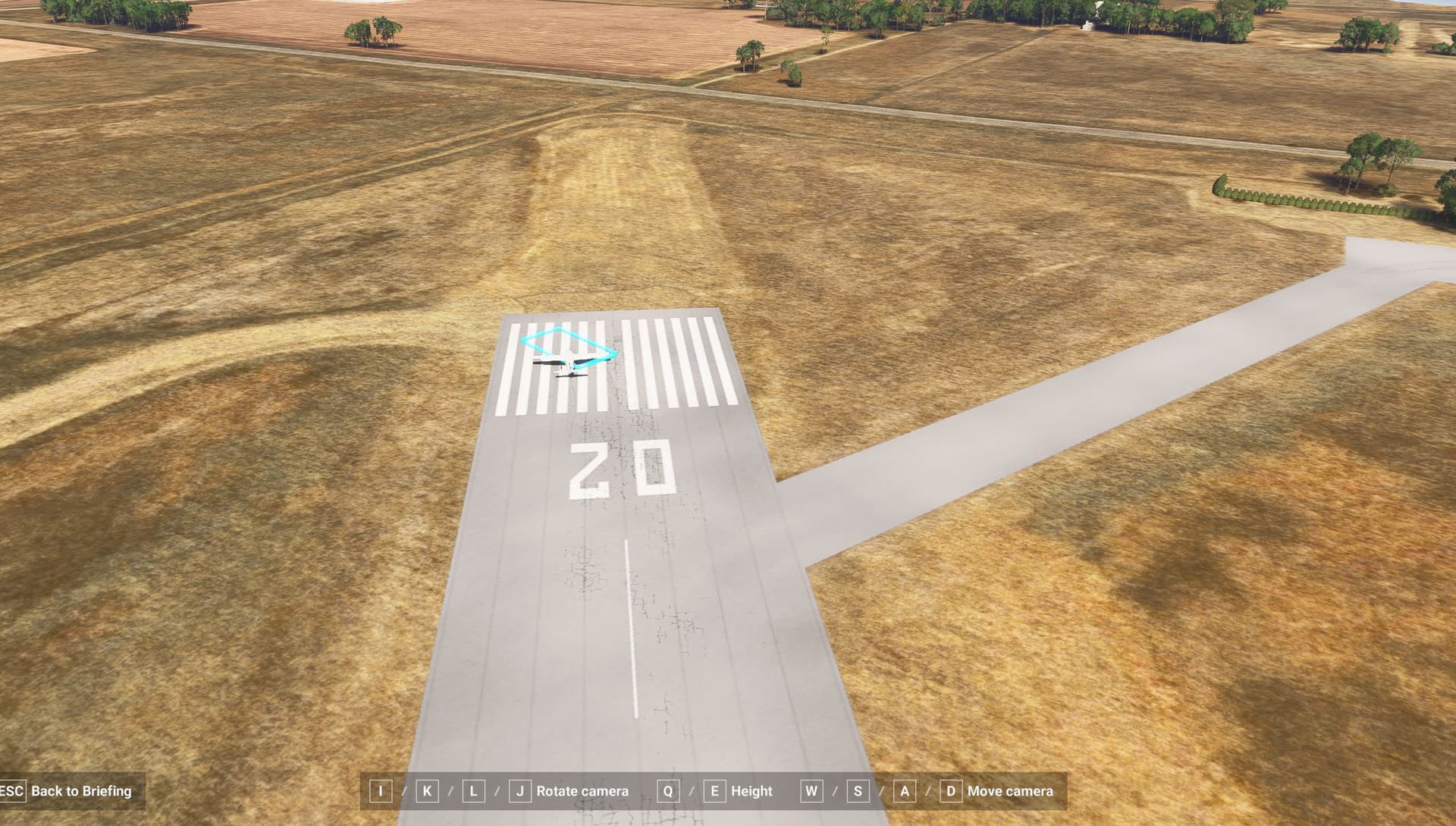Viewport: 1456px width, 826px height.
Task: Click the Rotate camera label
Action: click(582, 791)
